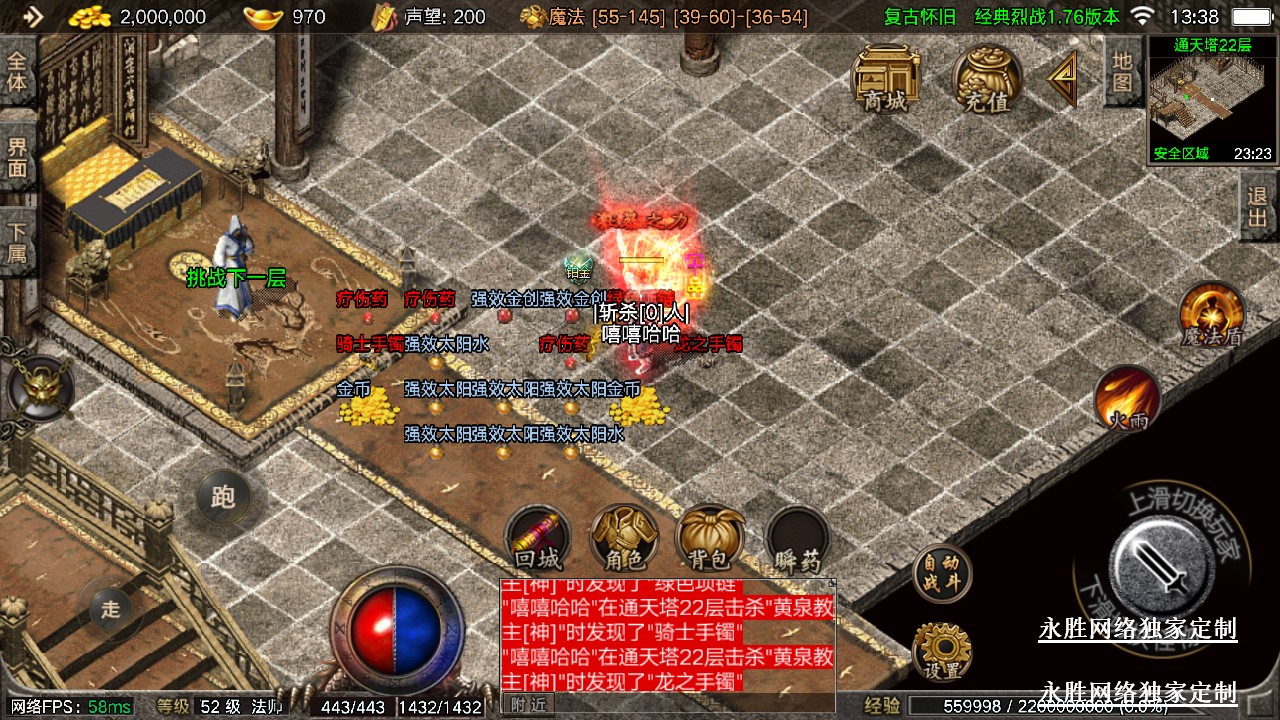Tap the 退出 exit button
Image resolution: width=1280 pixels, height=720 pixels.
1258,206
